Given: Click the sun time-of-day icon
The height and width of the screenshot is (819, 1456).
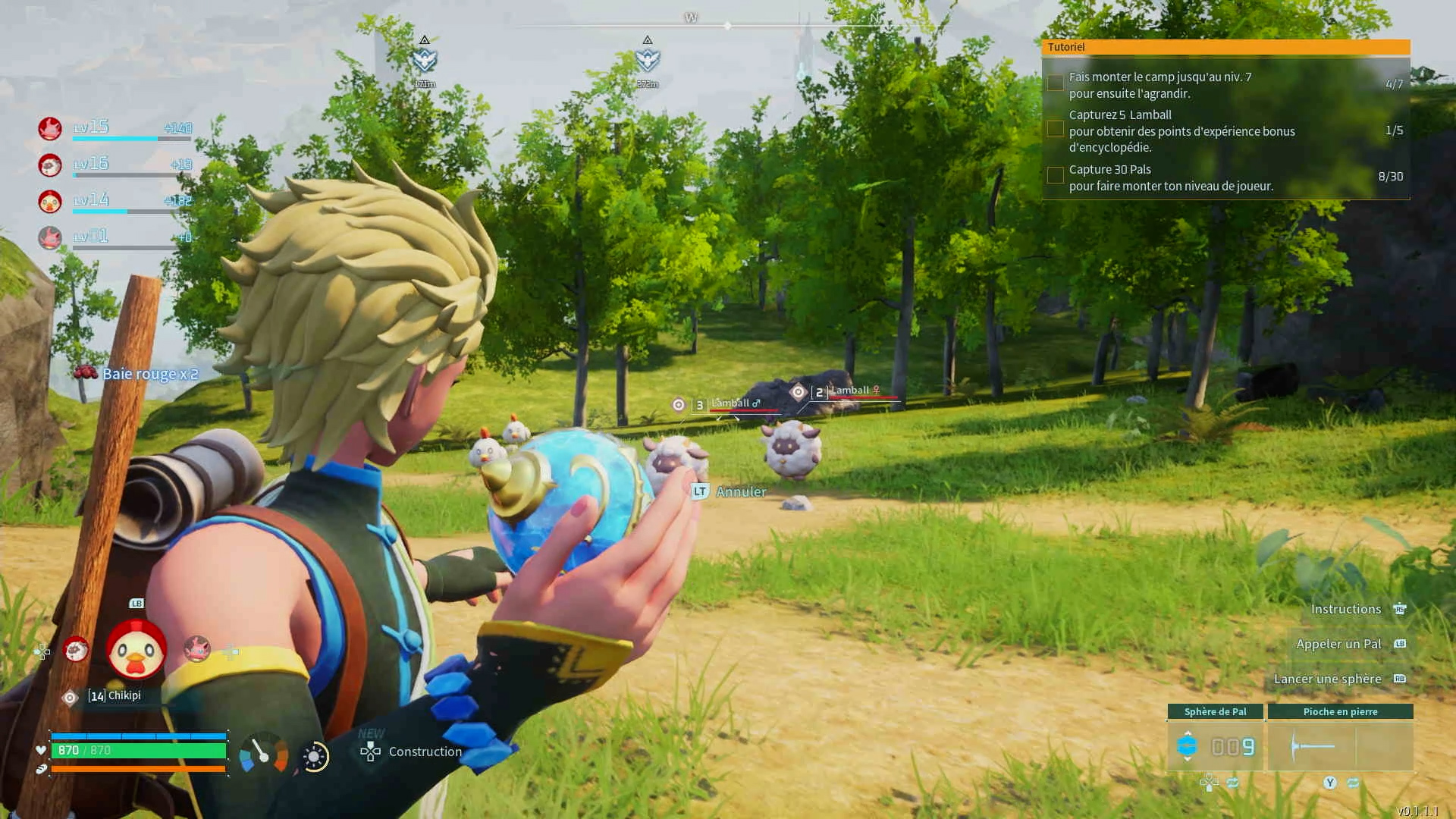Looking at the screenshot, I should click(x=315, y=757).
